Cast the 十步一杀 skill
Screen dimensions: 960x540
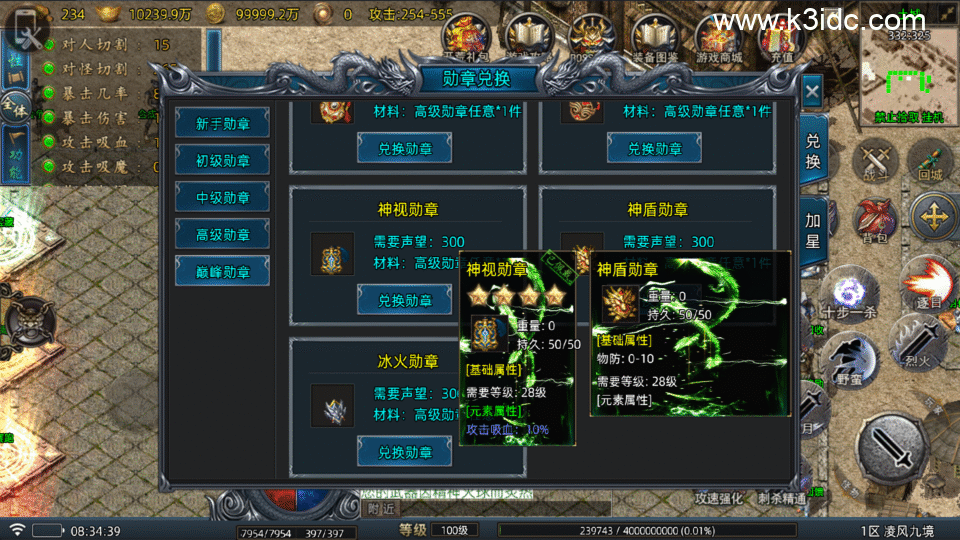[848, 295]
